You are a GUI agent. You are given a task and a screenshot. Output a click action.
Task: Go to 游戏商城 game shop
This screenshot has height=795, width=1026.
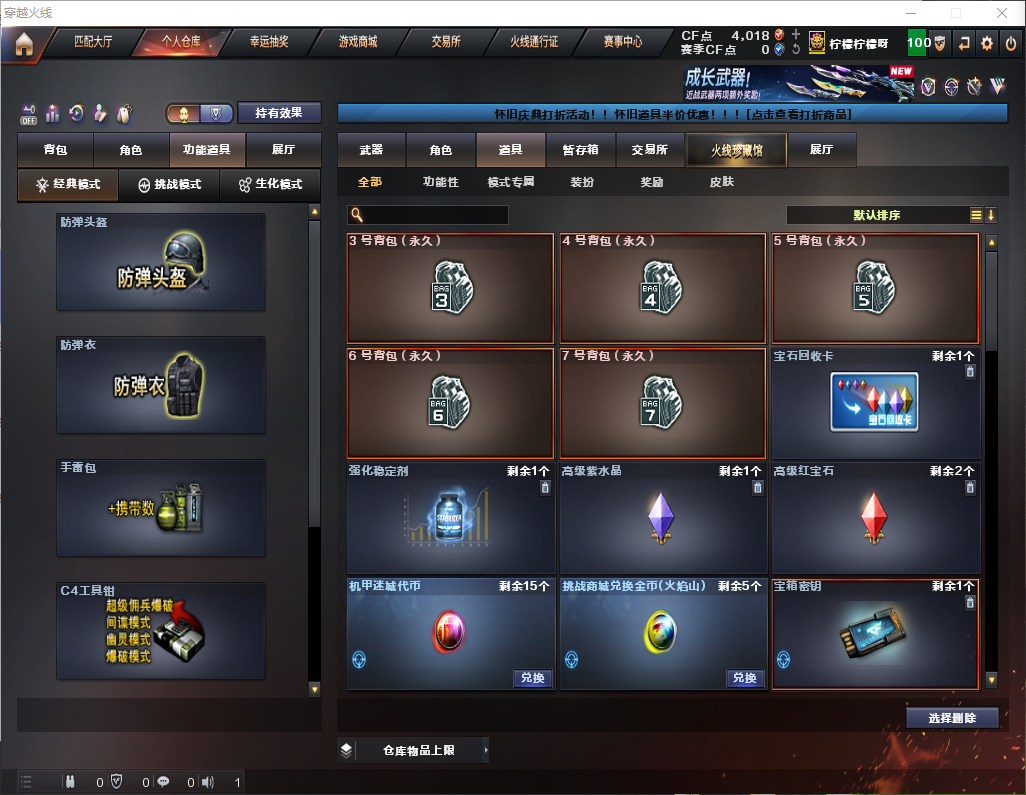tap(357, 42)
